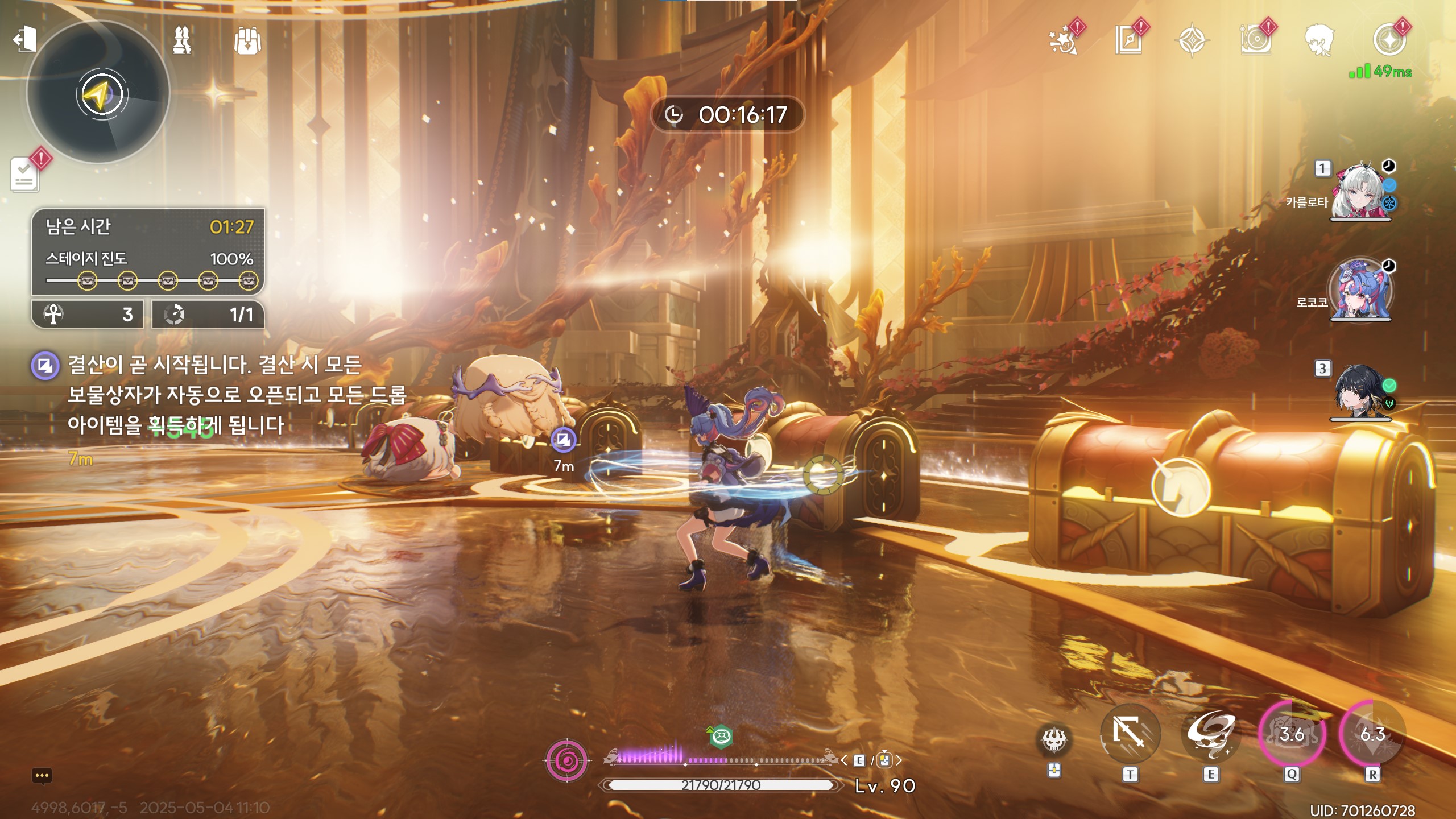The image size is (1456, 819).
Task: Click the skull-shaped skill icon
Action: (1054, 741)
